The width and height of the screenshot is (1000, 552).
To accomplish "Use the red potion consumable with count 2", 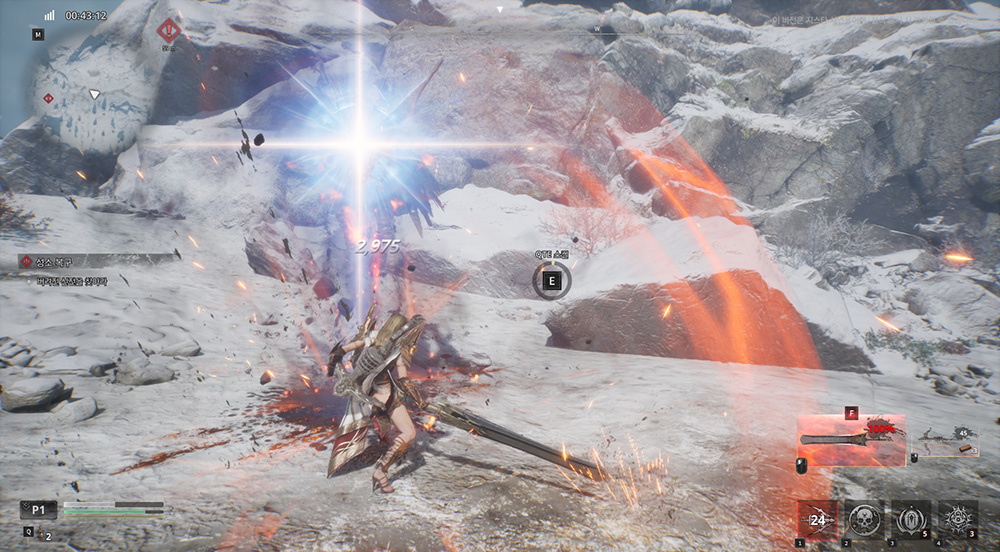I will coord(43,534).
